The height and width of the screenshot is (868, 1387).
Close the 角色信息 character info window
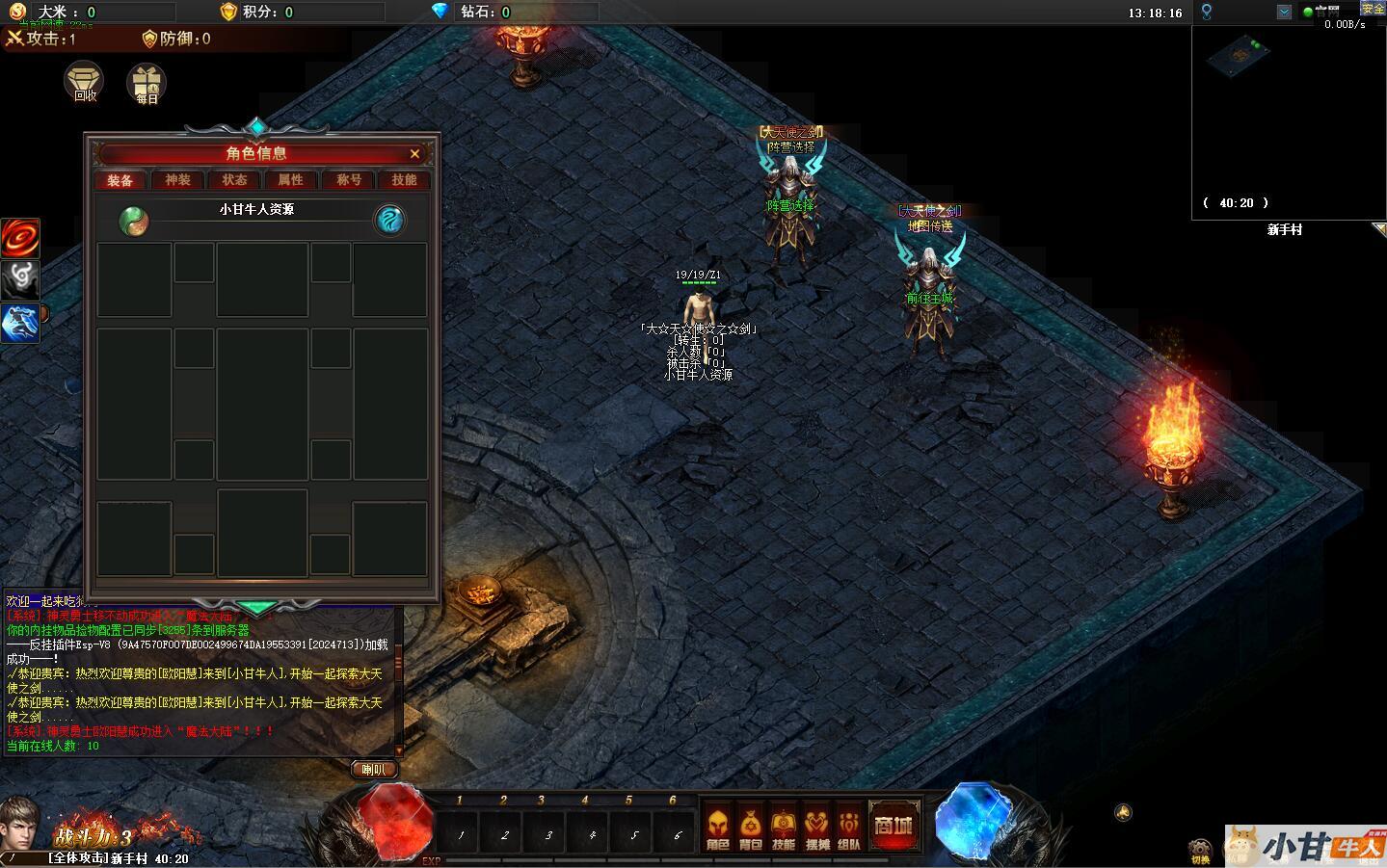coord(414,154)
